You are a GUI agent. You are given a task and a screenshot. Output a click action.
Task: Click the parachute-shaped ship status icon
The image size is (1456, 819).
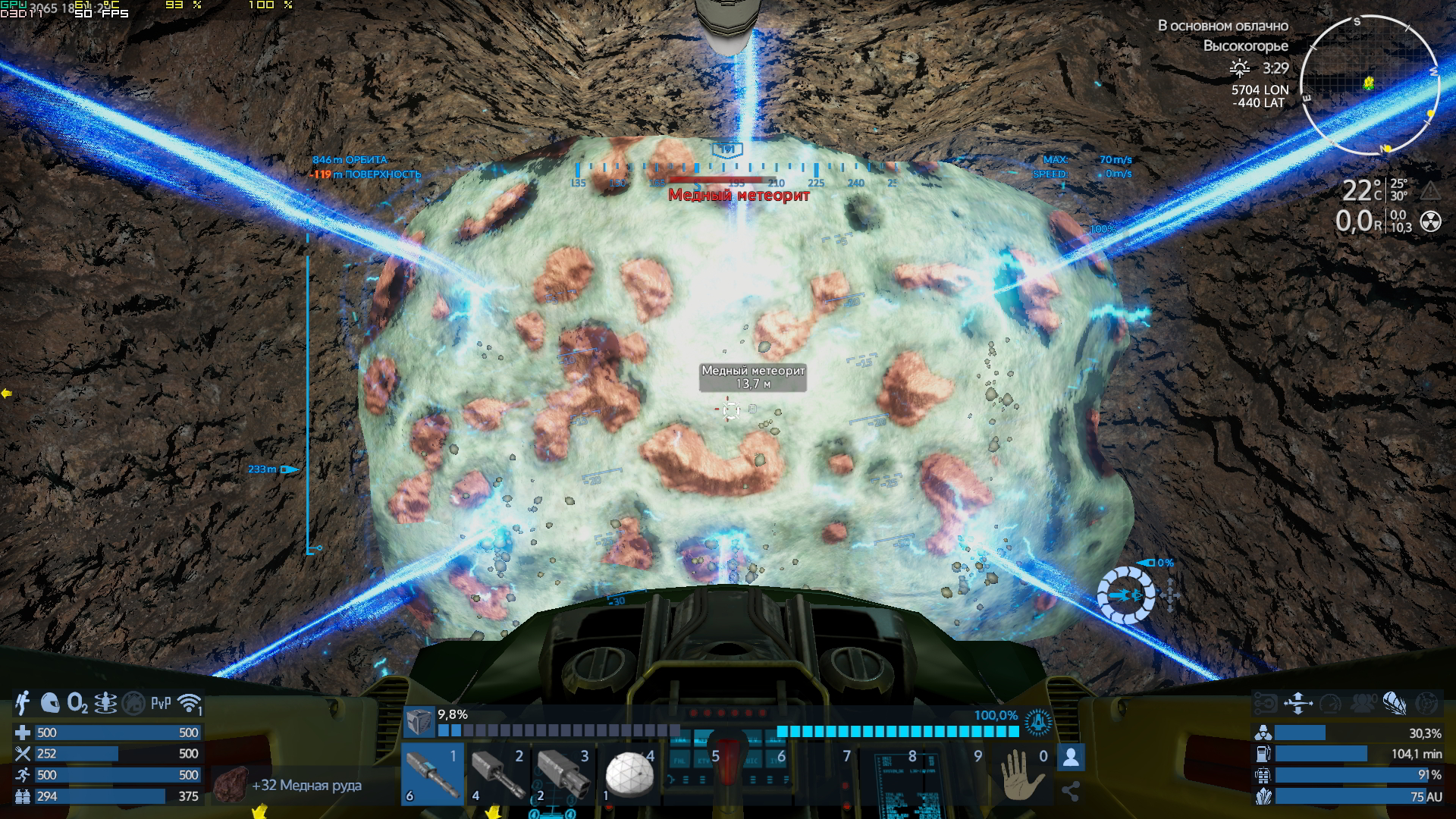(1394, 704)
